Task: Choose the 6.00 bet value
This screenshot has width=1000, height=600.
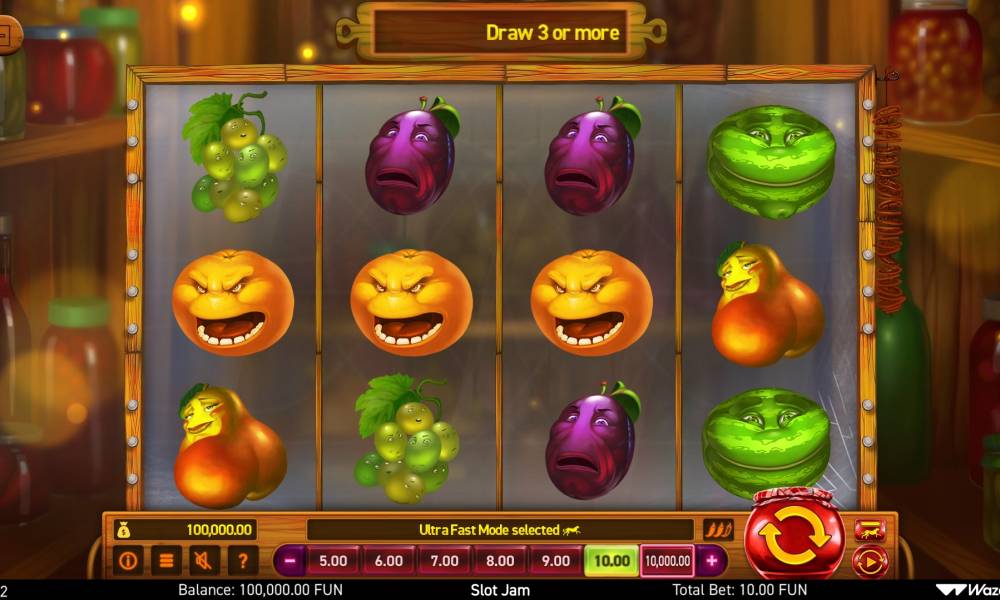Action: tap(389, 561)
